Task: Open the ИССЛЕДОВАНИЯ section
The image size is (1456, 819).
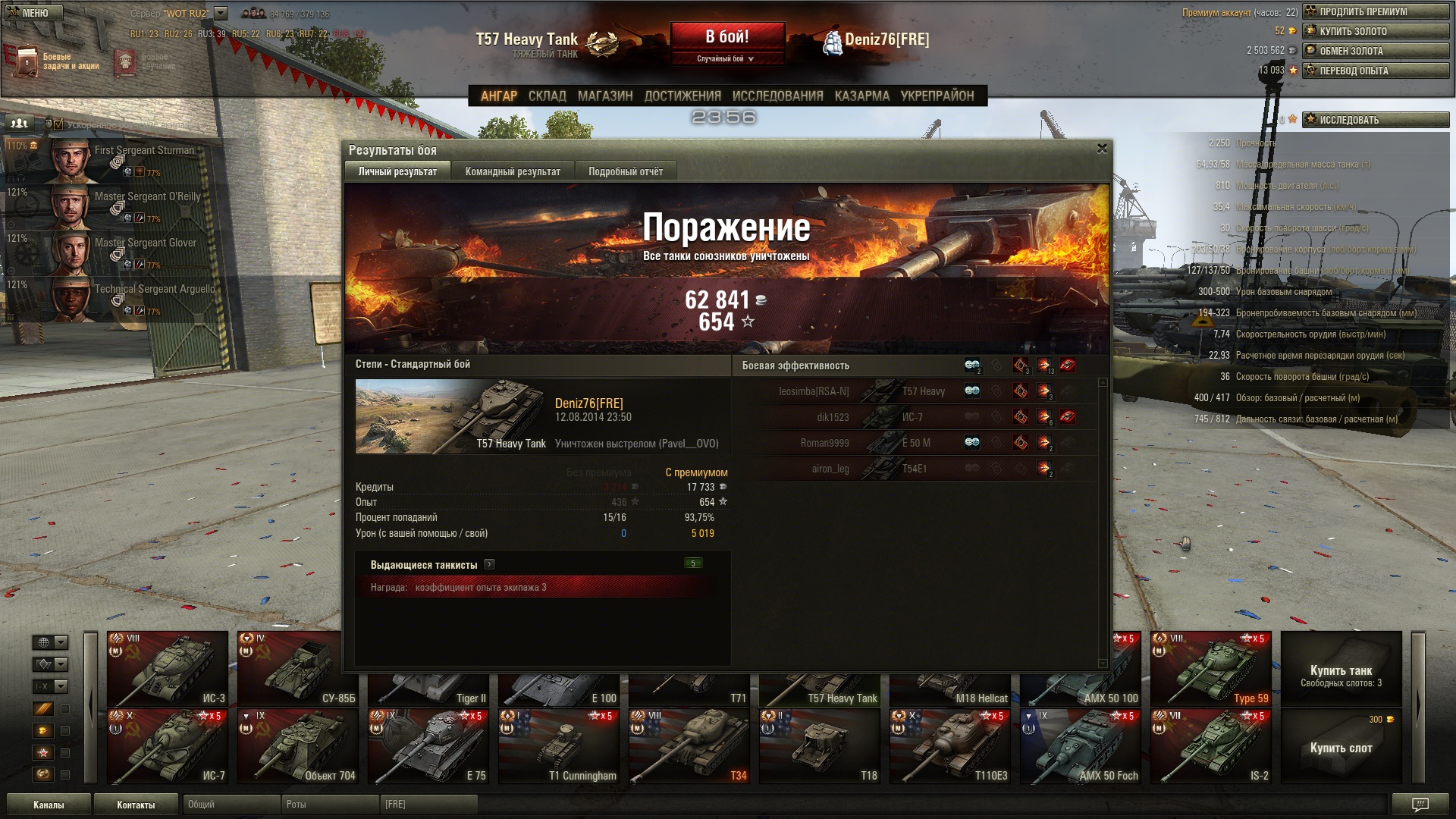Action: [777, 96]
